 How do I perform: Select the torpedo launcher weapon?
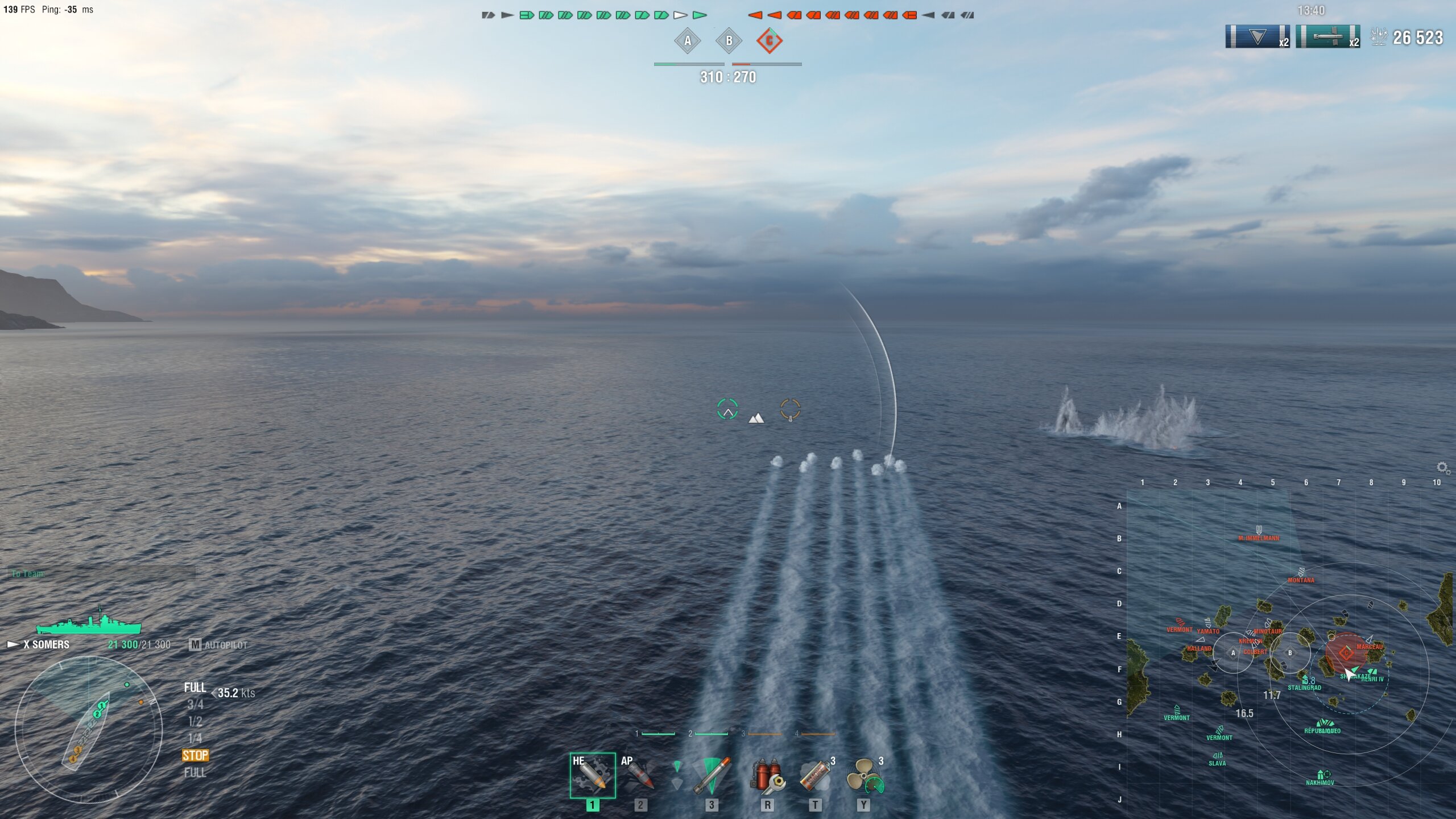pyautogui.click(x=711, y=775)
